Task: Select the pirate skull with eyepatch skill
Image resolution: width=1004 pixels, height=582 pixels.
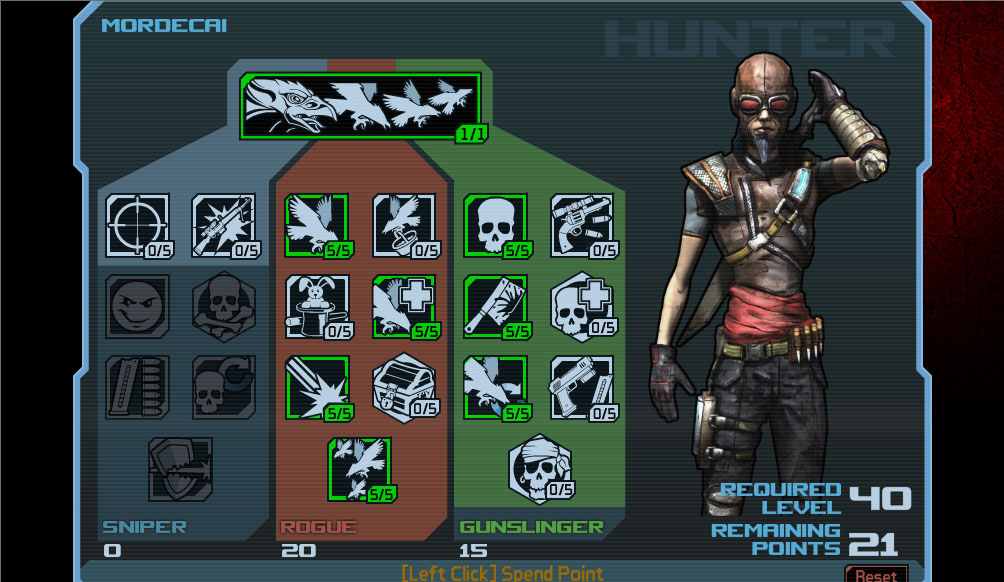Action: 540,468
